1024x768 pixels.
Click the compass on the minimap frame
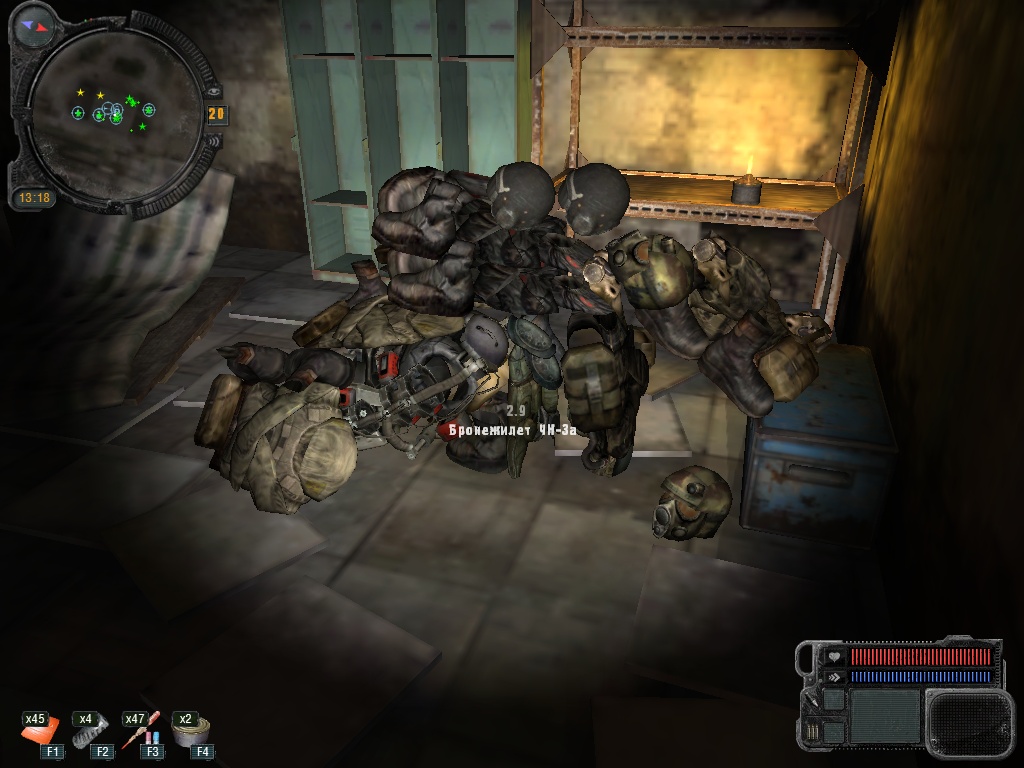click(33, 26)
